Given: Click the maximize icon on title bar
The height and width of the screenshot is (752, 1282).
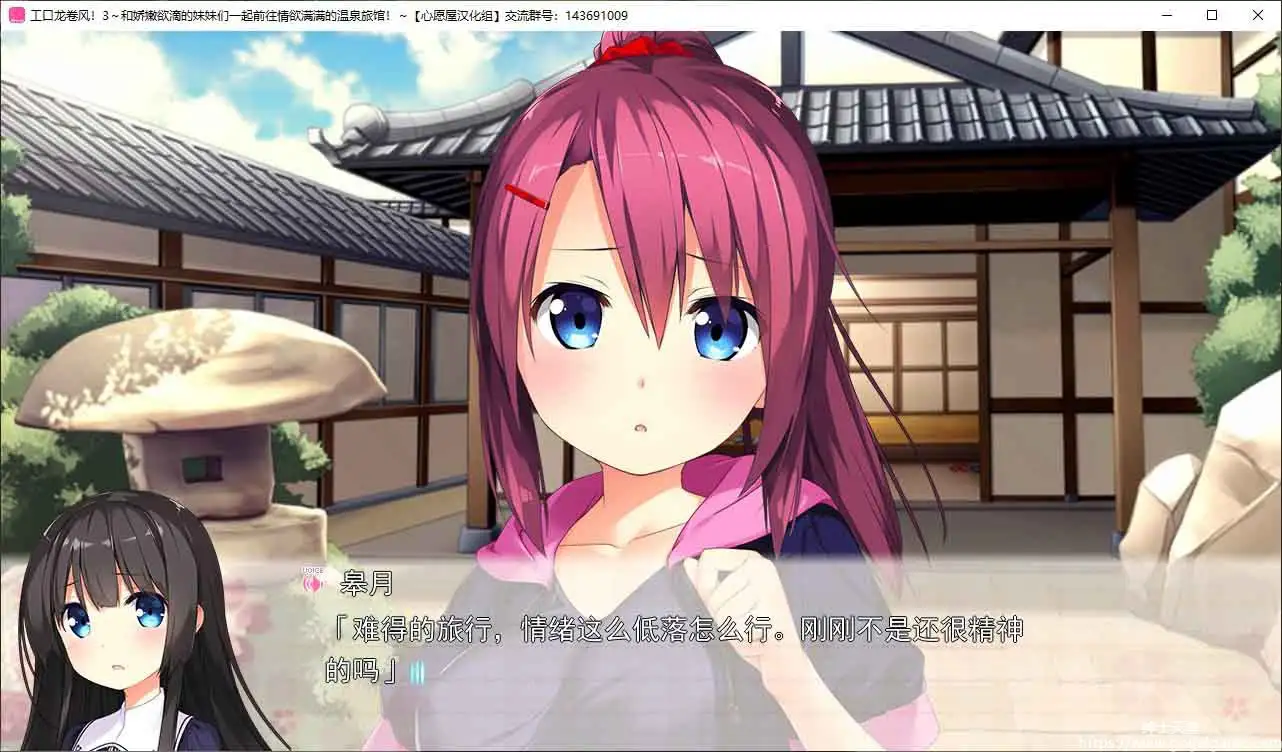Looking at the screenshot, I should [x=1211, y=14].
